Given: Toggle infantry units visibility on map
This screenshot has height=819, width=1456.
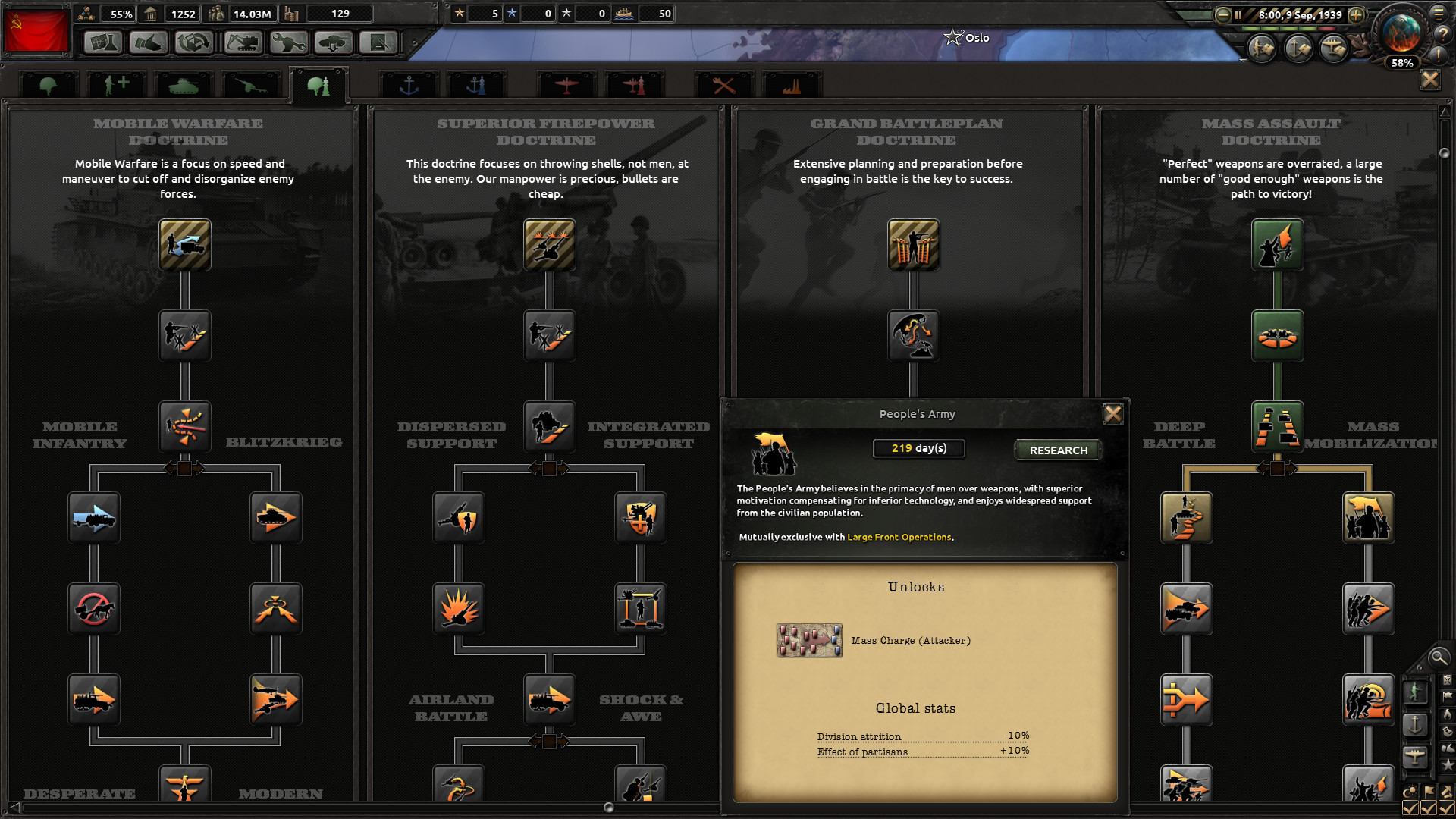Looking at the screenshot, I should [1416, 693].
